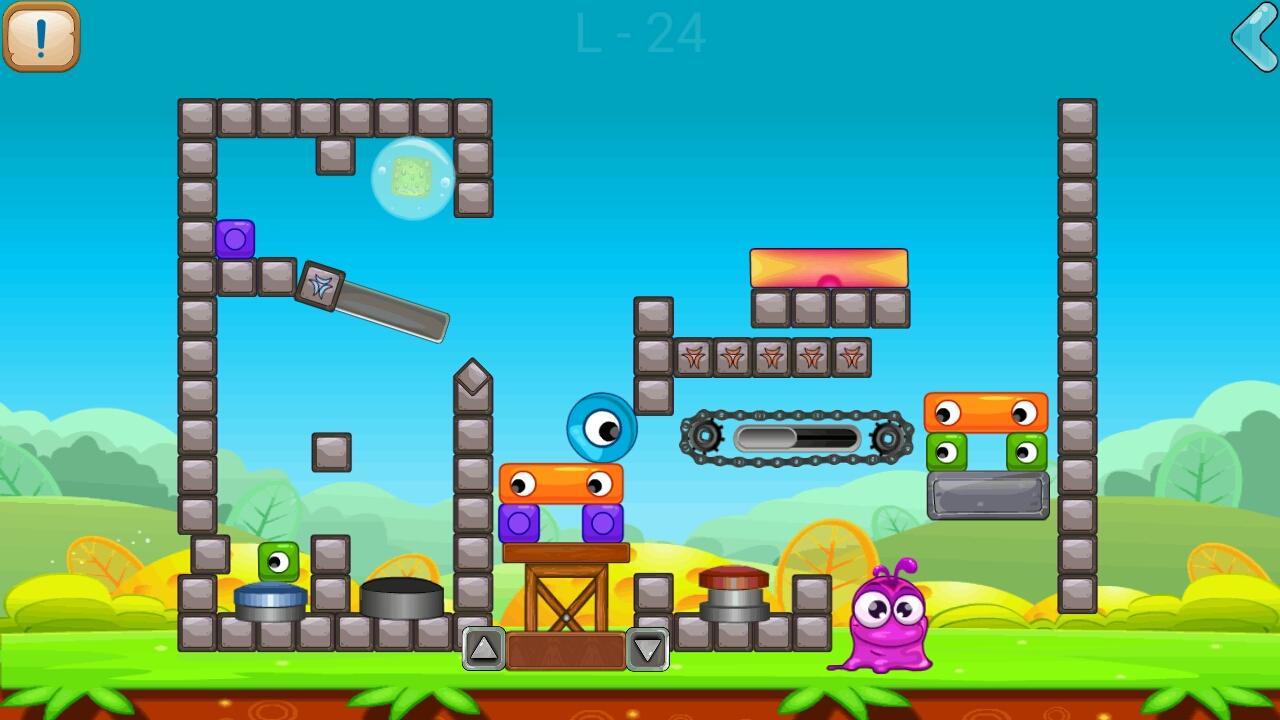This screenshot has height=720, width=1280.
Task: Click the diamond-shaped stone block
Action: click(472, 378)
